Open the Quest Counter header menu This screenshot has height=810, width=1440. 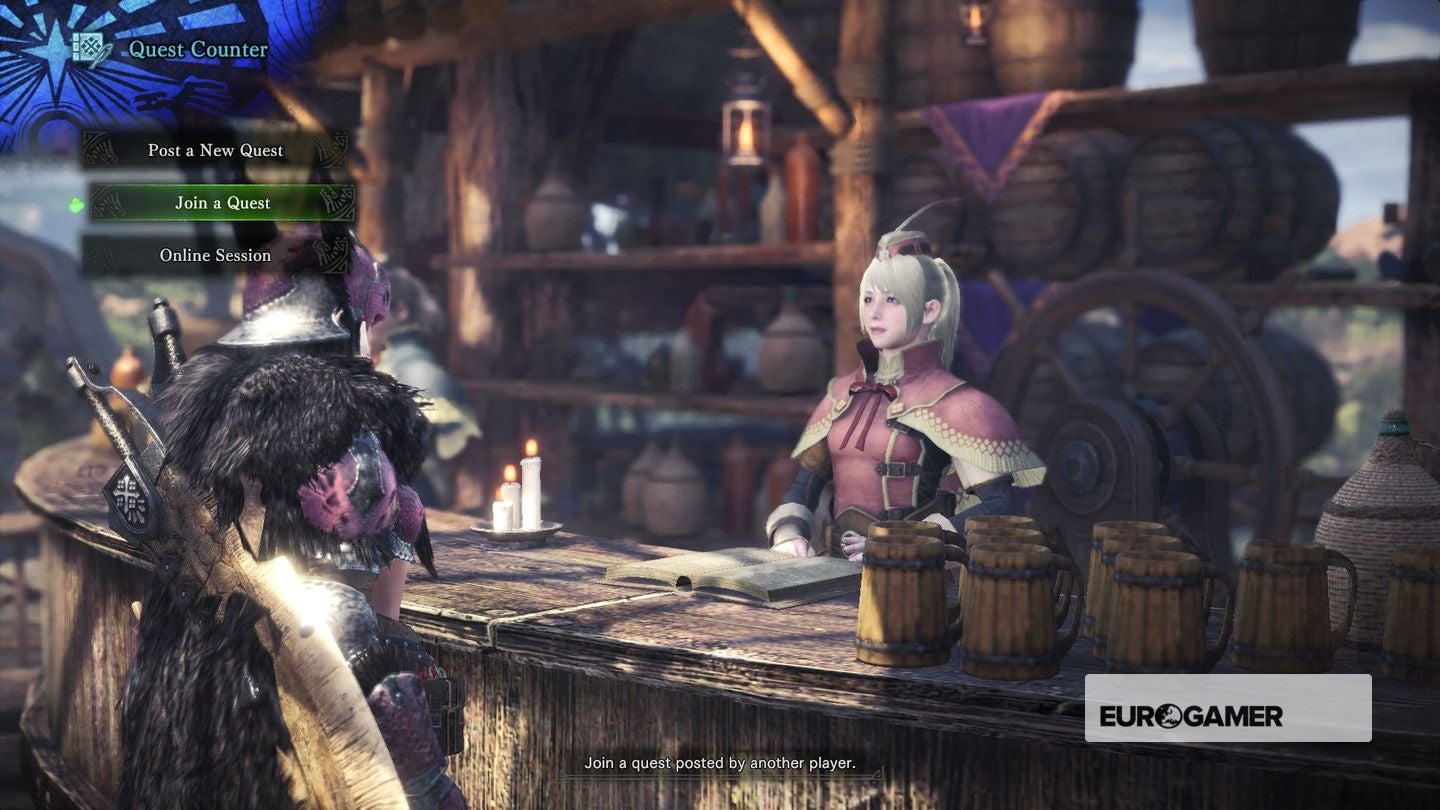197,48
